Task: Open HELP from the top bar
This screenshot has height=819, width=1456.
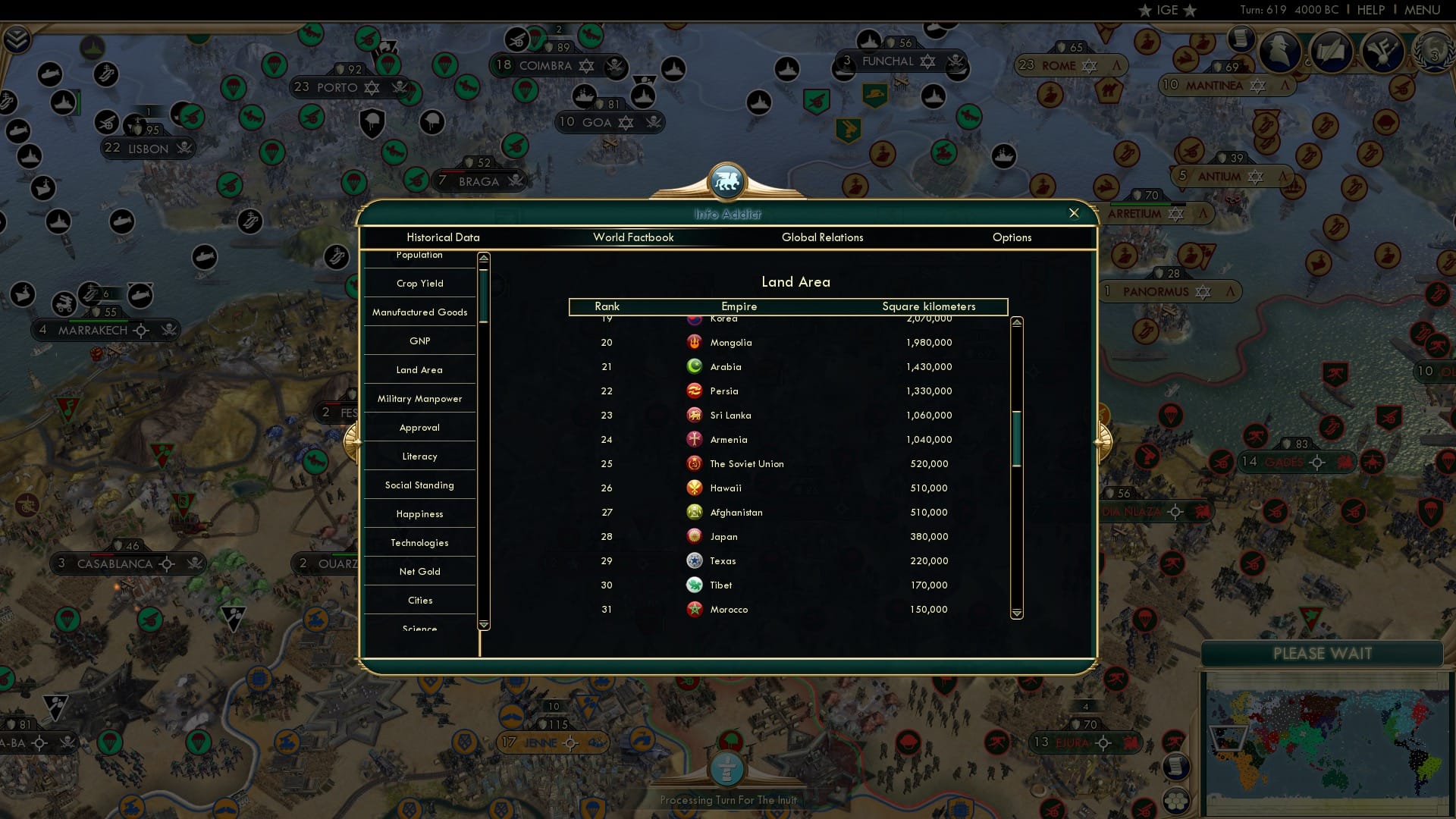Action: pyautogui.click(x=1370, y=10)
